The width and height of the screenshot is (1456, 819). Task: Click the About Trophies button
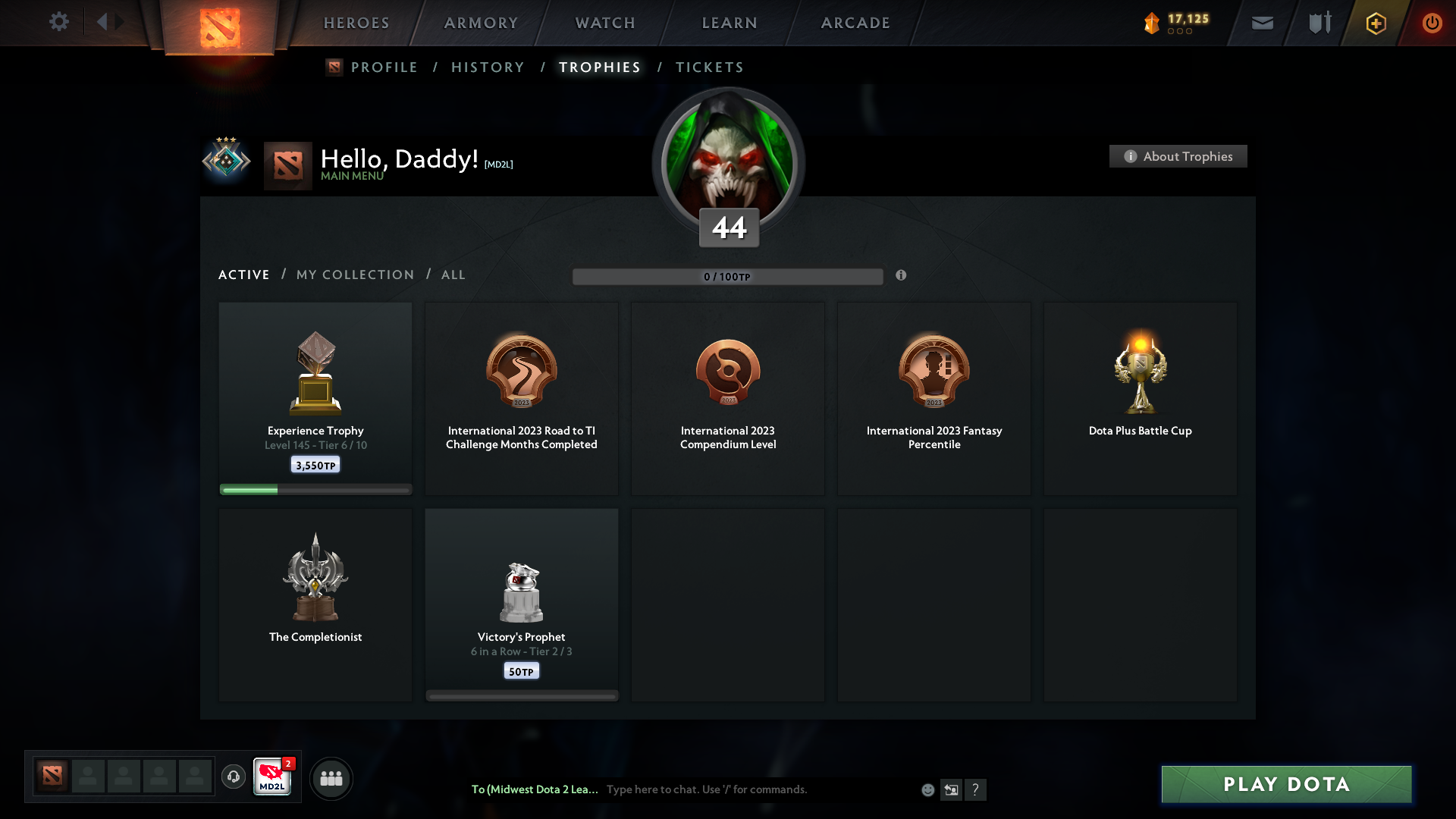click(1178, 156)
